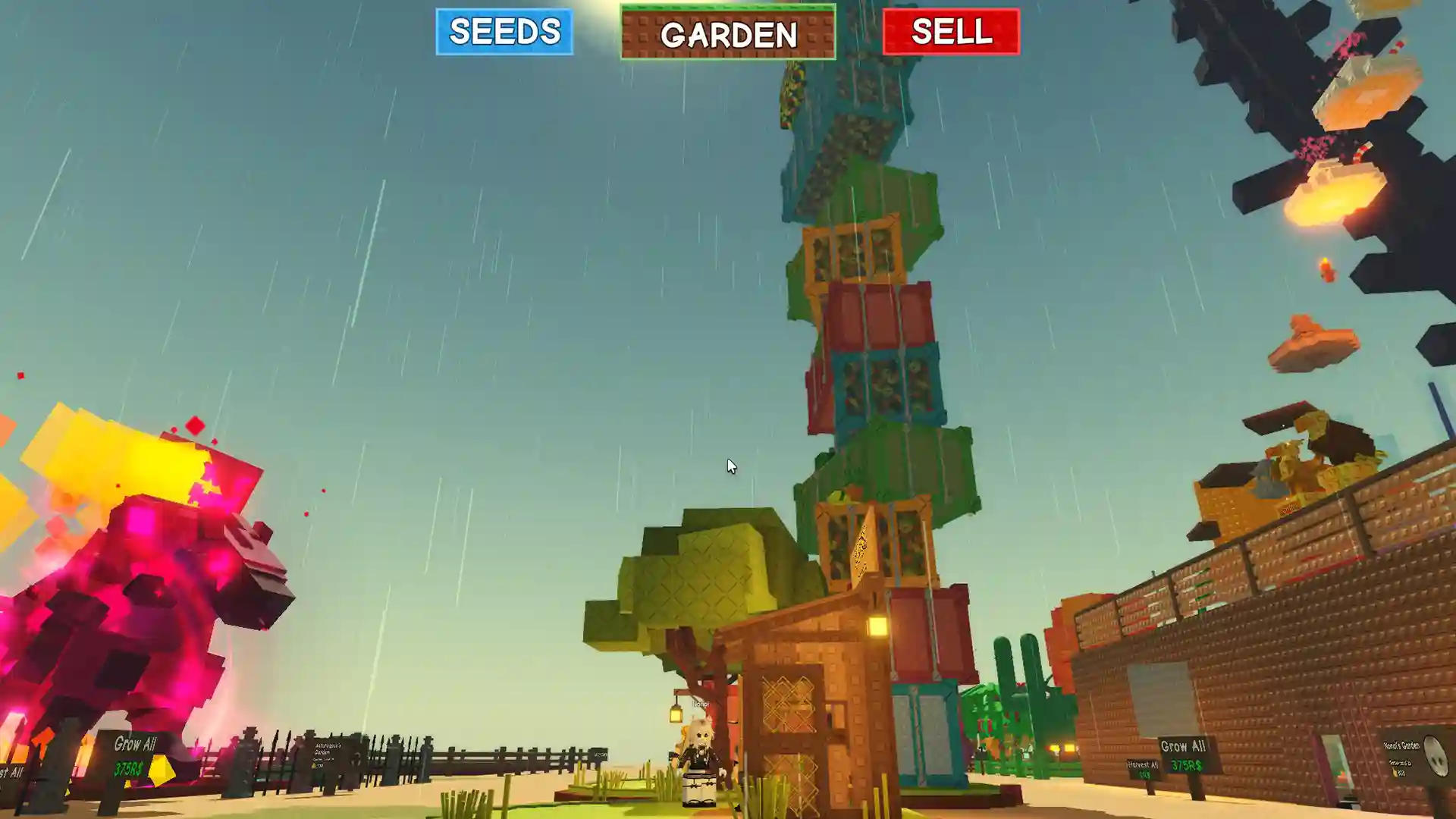Click the yellow harvest icon on Nono's Garden sign
Viewport: 1456px width, 819px height.
point(1395,773)
